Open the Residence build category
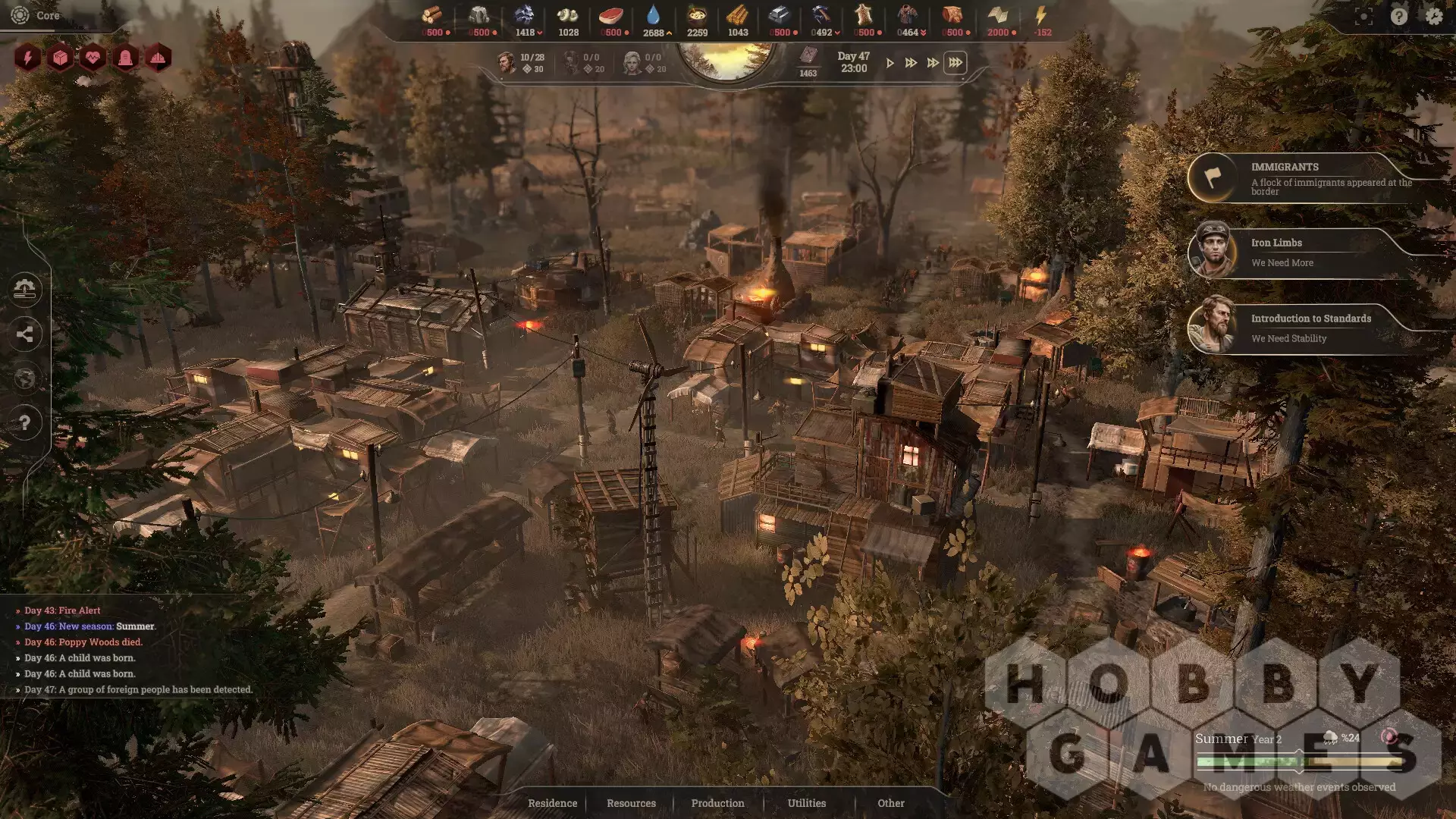This screenshot has height=819, width=1456. coord(552,803)
